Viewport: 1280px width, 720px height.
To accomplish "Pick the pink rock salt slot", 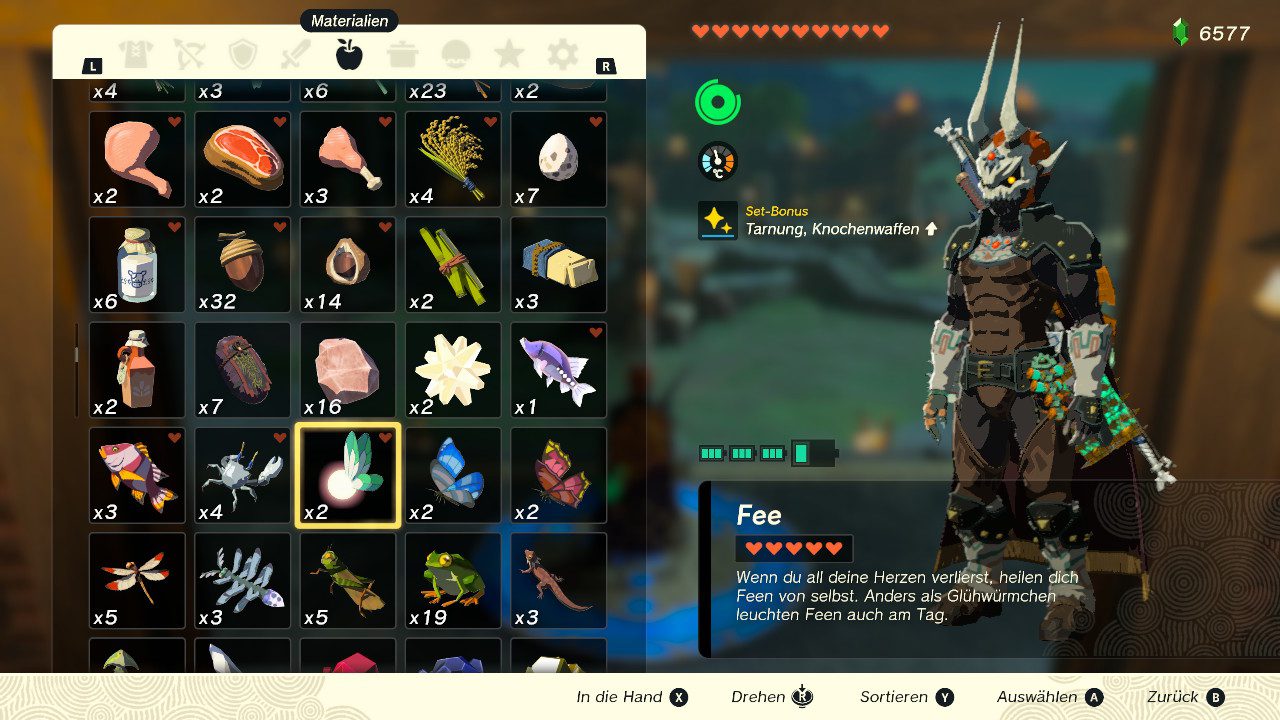I will click(x=348, y=369).
